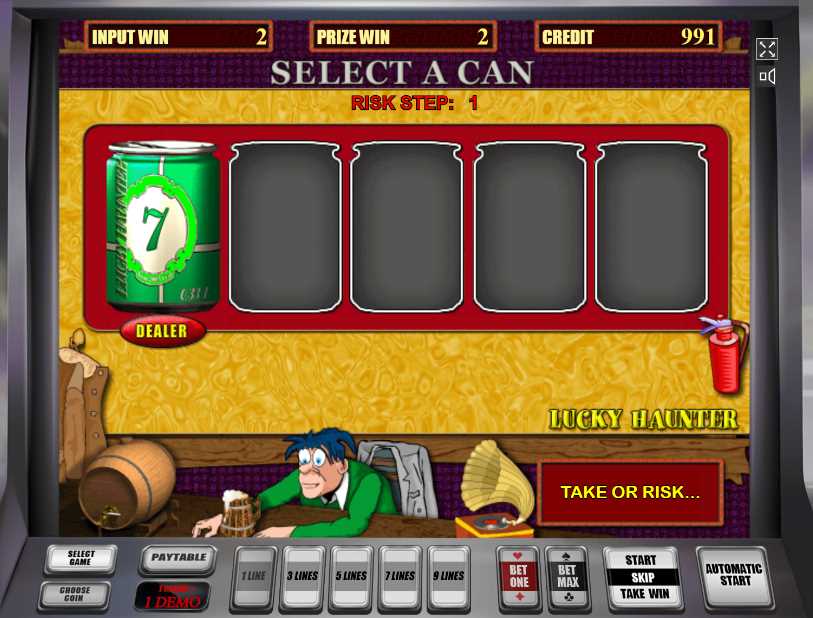Toggle fullscreen mode icon
Screen dimensions: 813x618
point(767,49)
